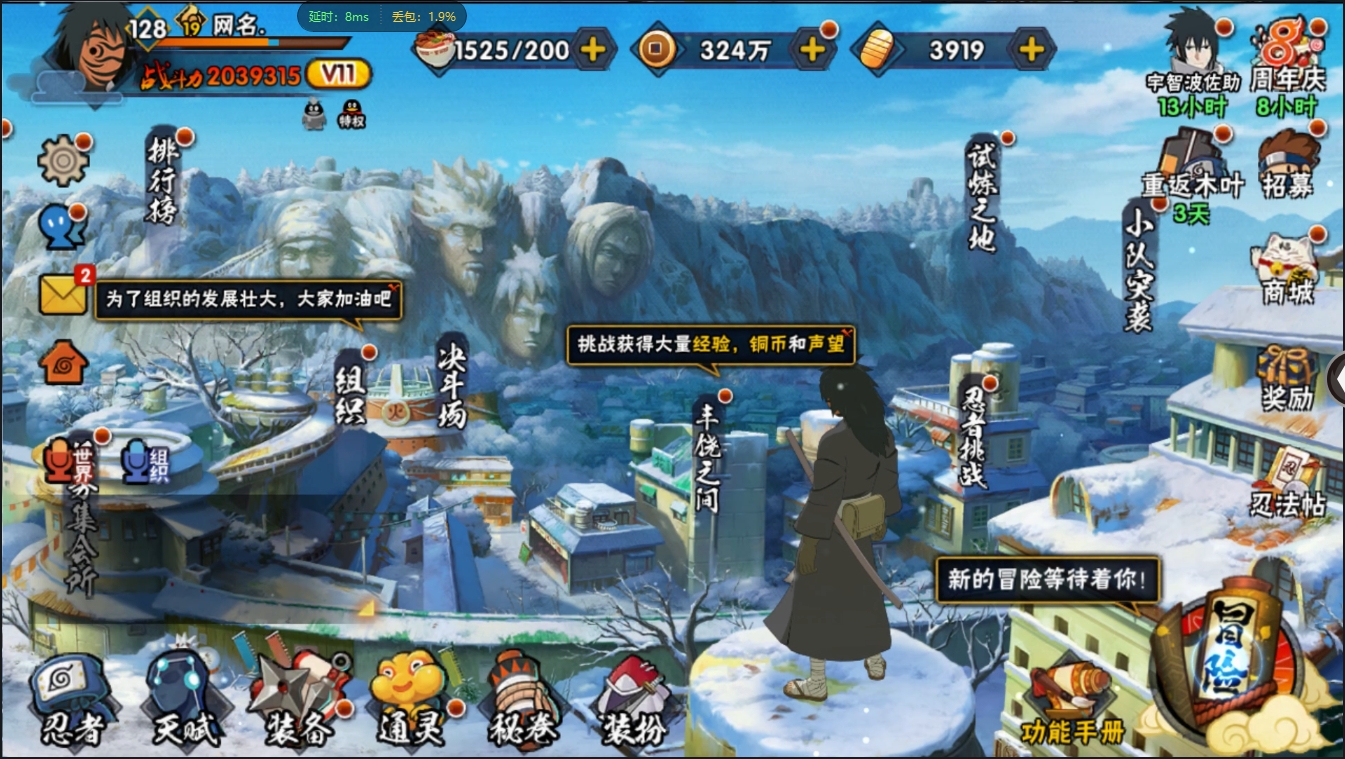The width and height of the screenshot is (1345, 759).
Task: Open the 忍者 ninja menu
Action: pyautogui.click(x=71, y=699)
